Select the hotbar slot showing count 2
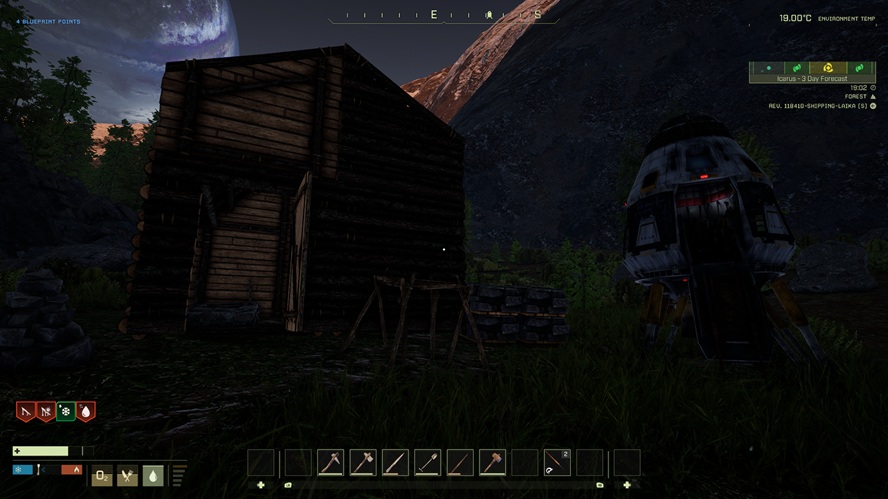The width and height of the screenshot is (888, 499). pyautogui.click(x=557, y=462)
